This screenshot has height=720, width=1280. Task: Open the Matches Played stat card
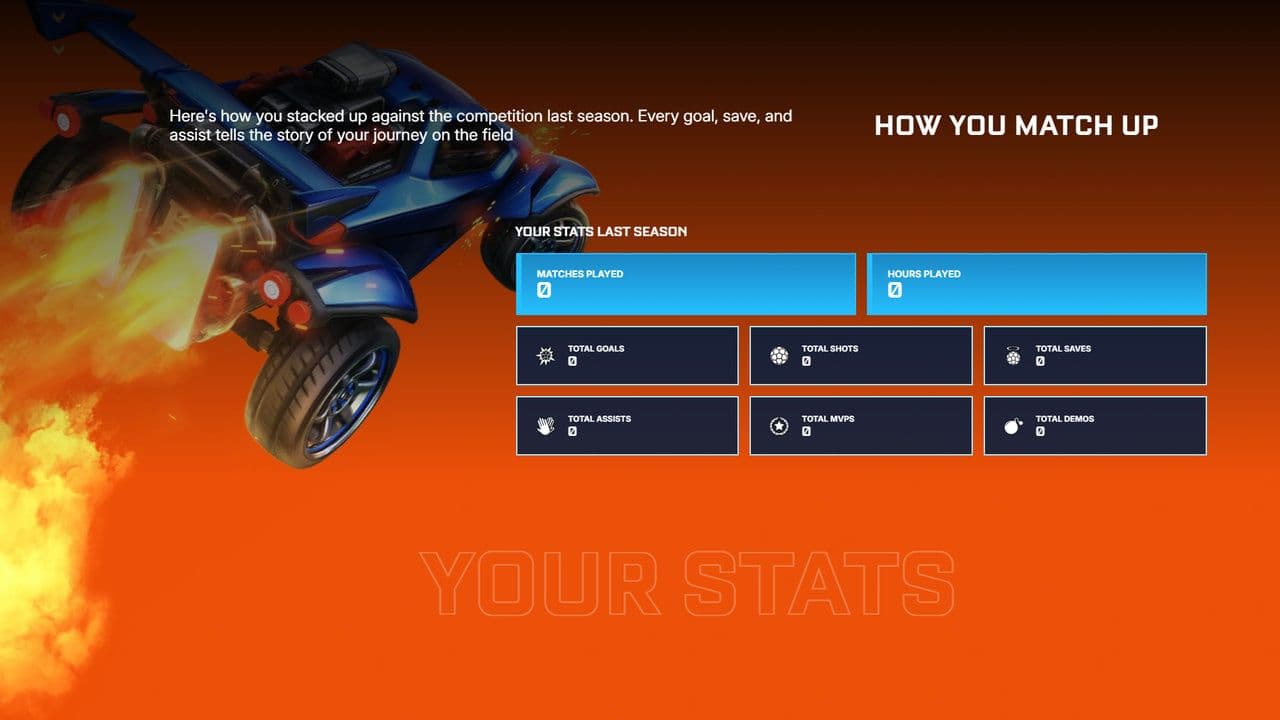tap(685, 283)
